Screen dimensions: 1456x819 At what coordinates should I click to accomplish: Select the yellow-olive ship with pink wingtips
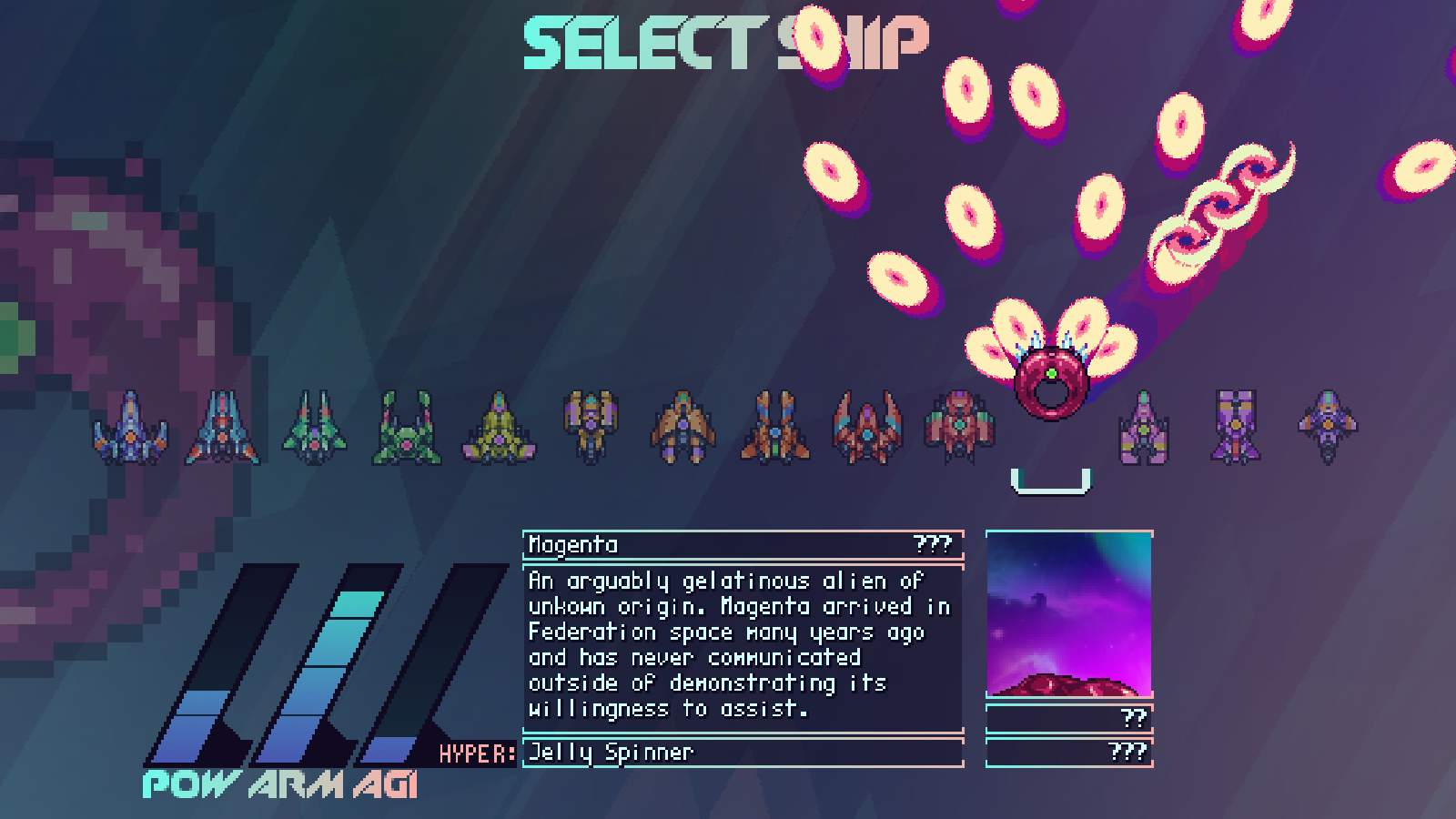coord(499,428)
